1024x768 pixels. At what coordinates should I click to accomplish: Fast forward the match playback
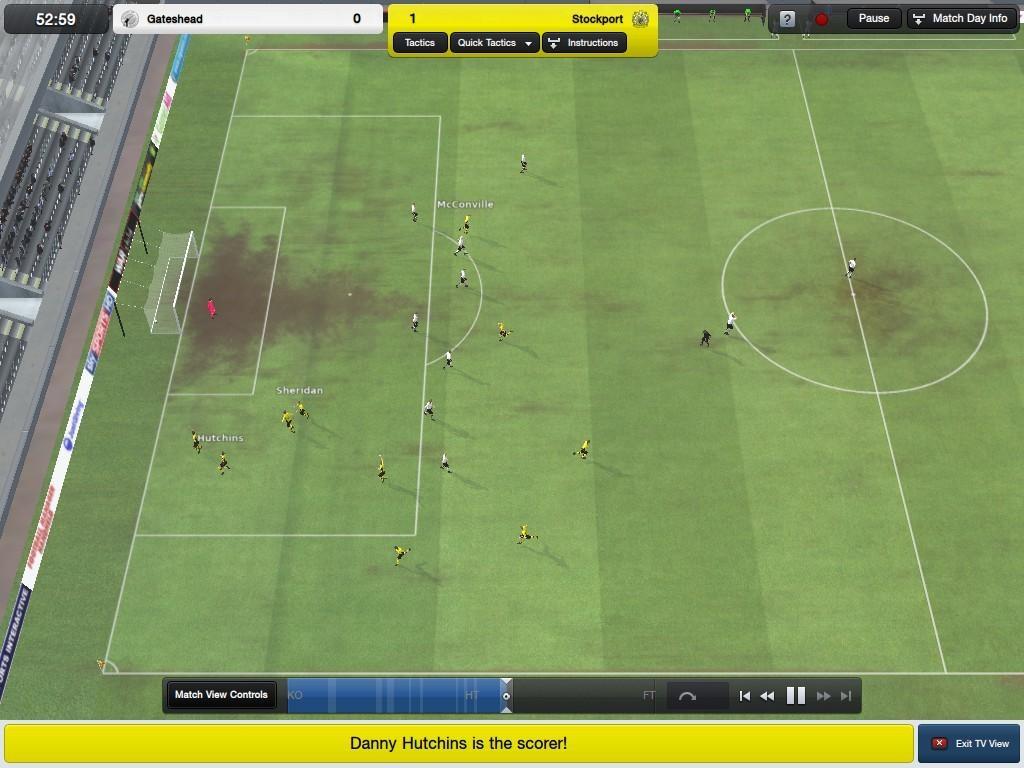[x=823, y=696]
